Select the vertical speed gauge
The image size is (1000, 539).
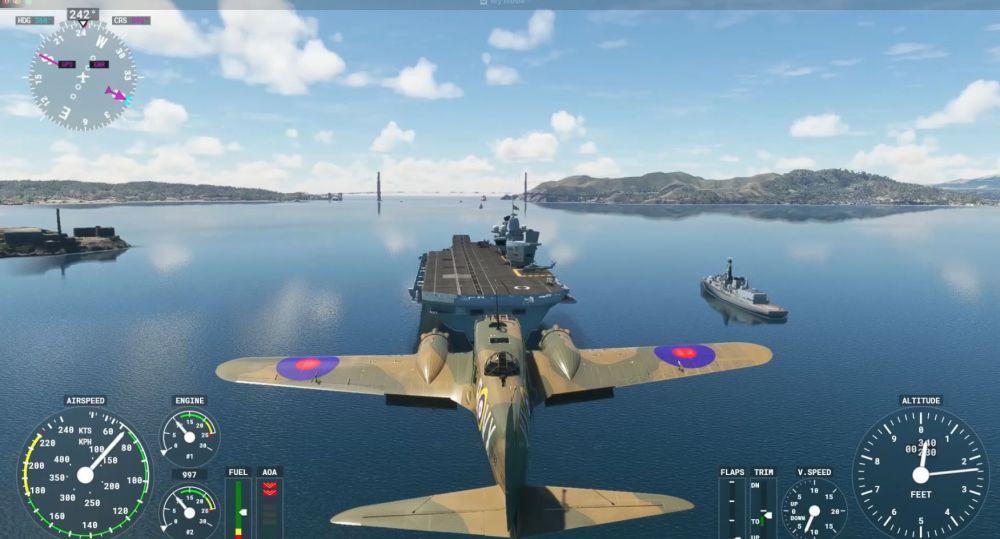813,508
